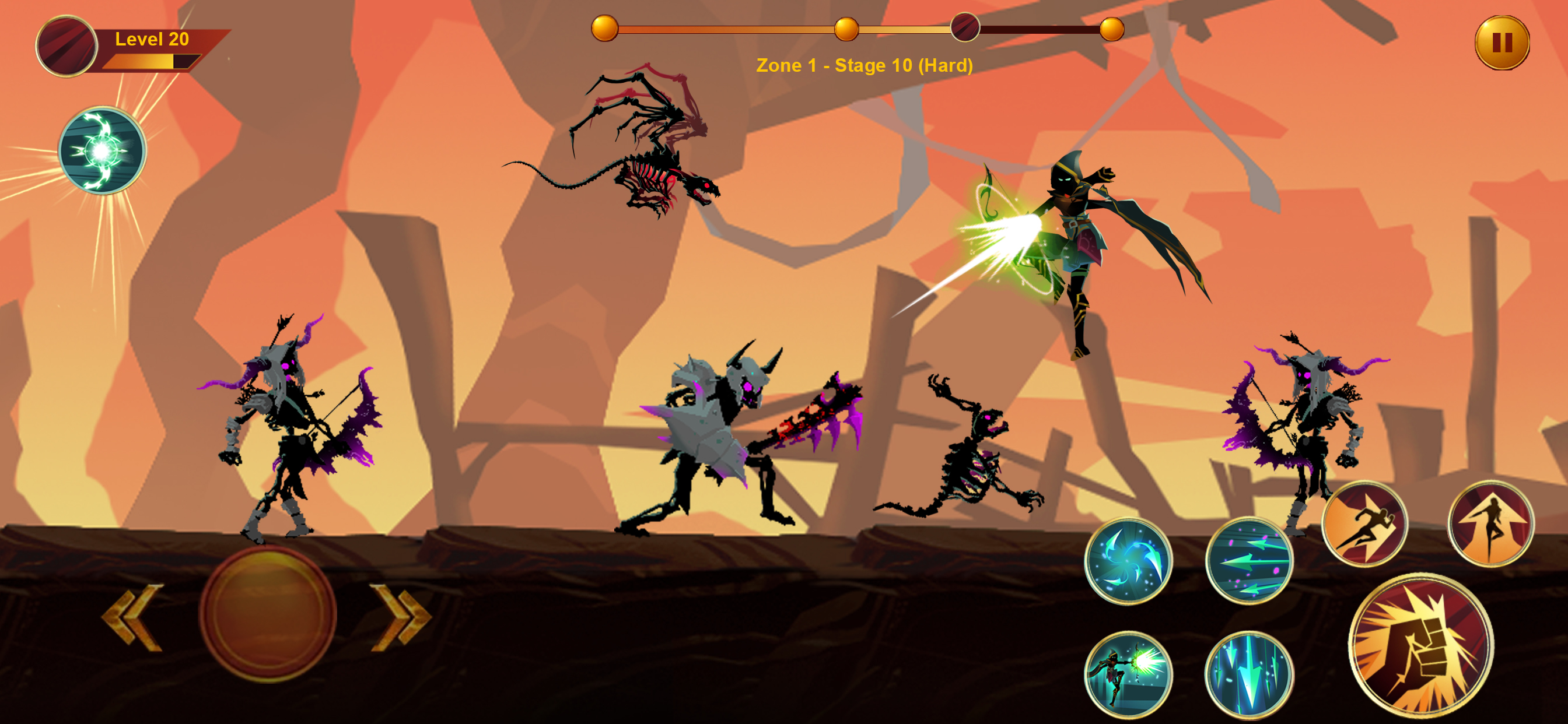Click the round orange joystick pad

(268, 614)
